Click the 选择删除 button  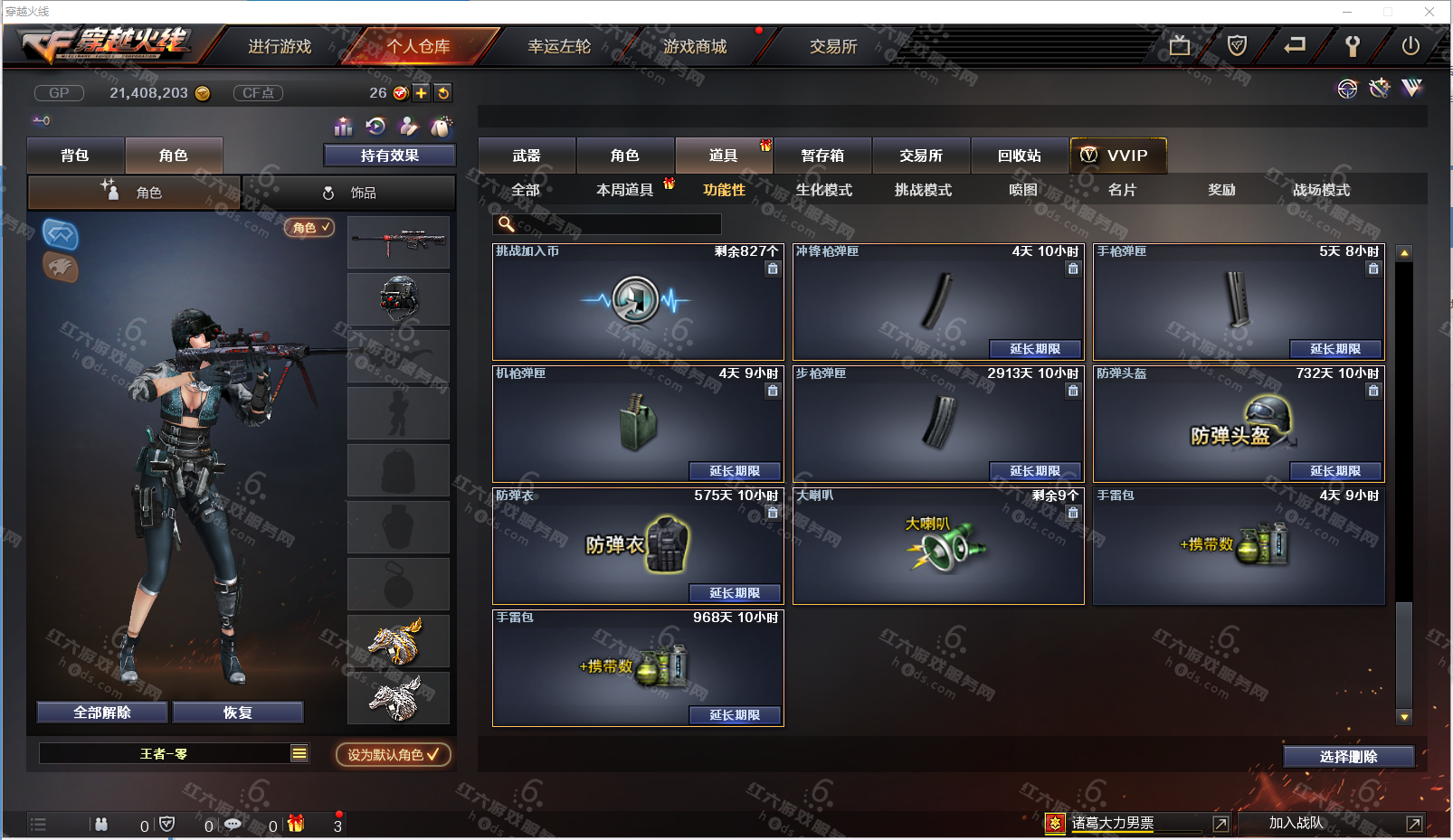click(1348, 757)
